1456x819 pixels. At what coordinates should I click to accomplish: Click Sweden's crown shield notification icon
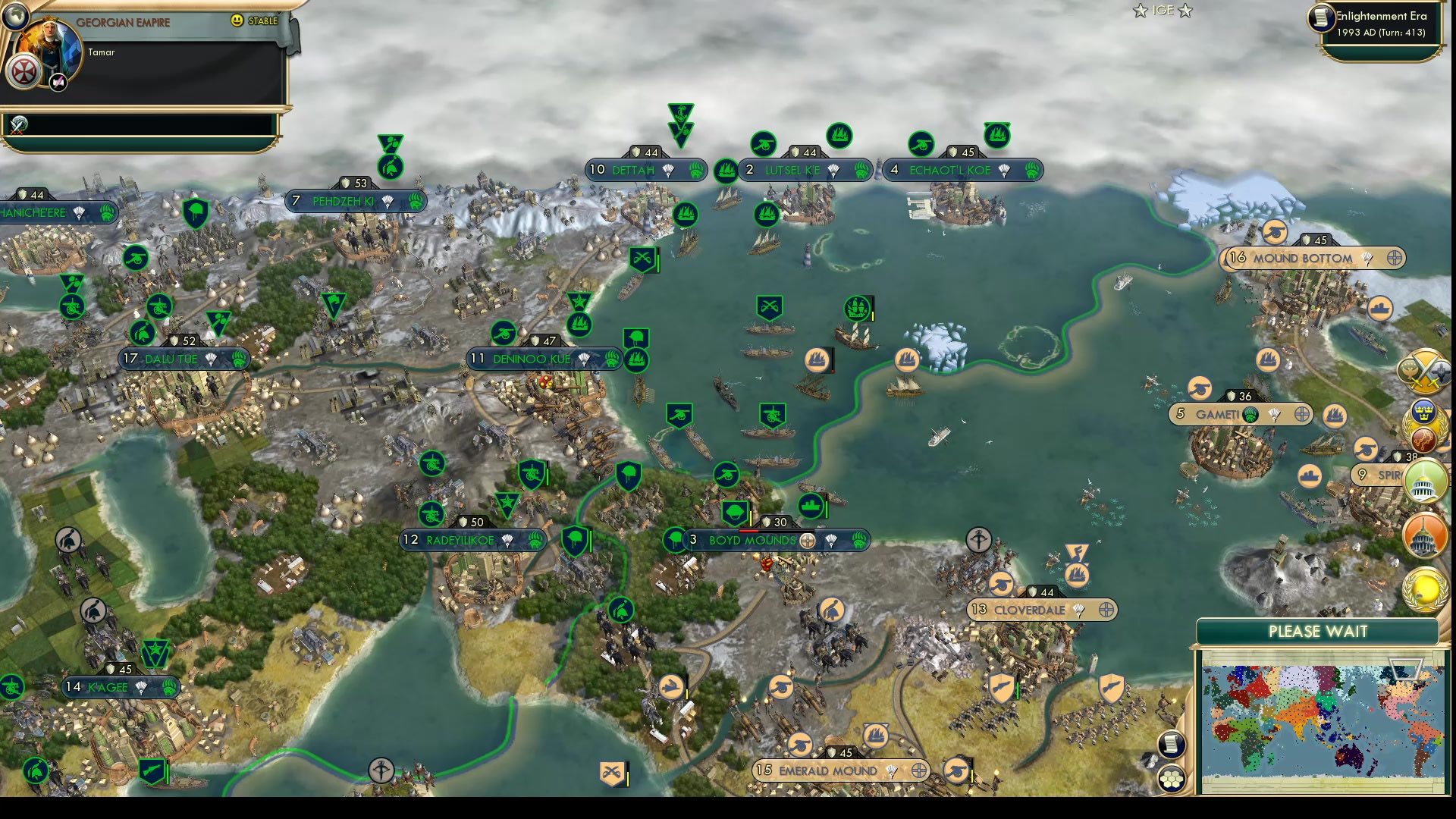tap(1424, 412)
